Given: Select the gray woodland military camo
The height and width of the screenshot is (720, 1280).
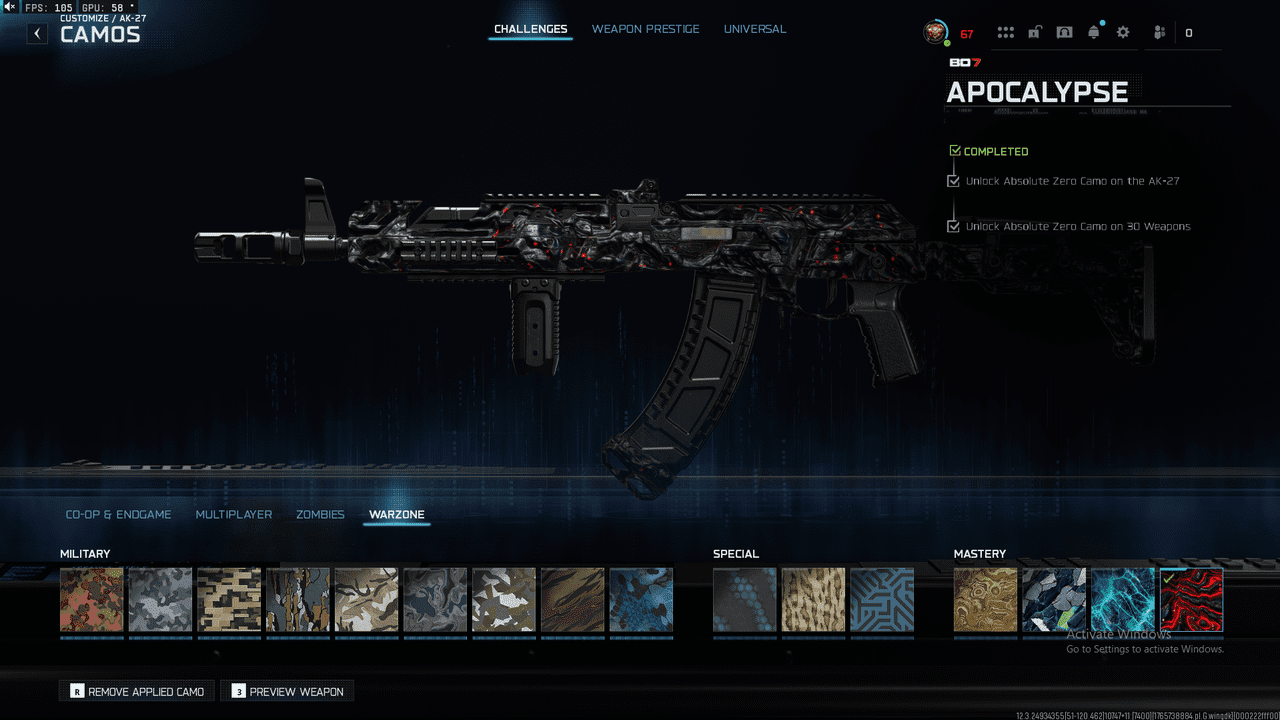Looking at the screenshot, I should point(160,600).
